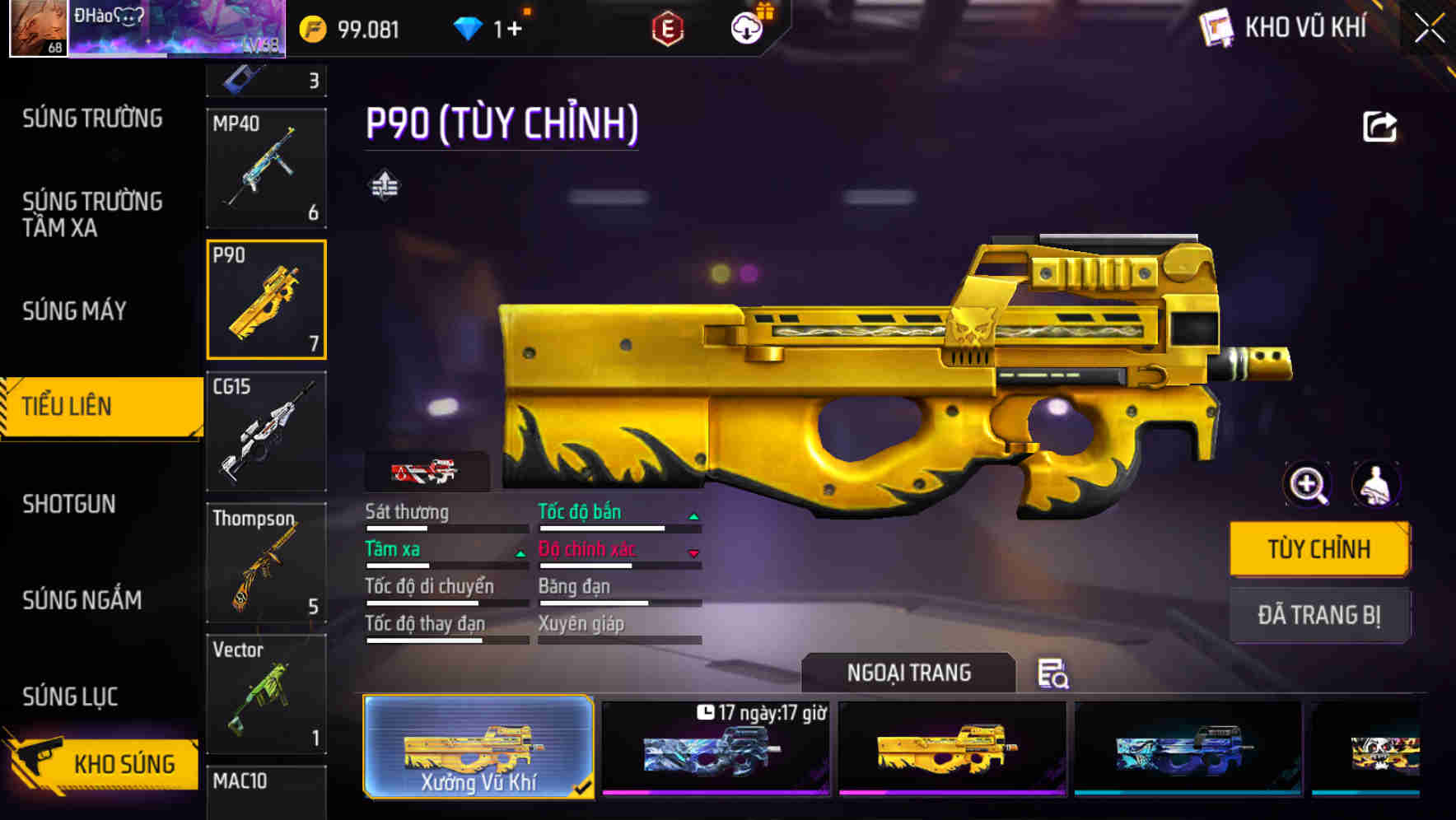
Task: Click the magnifier zoom preview icon
Action: click(1308, 486)
